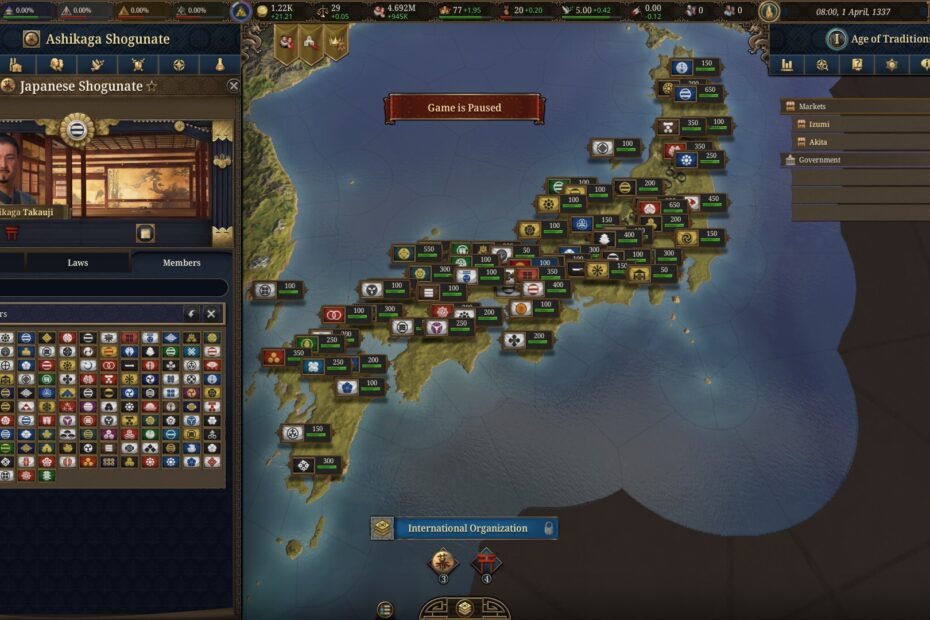
Task: Open the Markets outliner section
Action: pyautogui.click(x=812, y=106)
